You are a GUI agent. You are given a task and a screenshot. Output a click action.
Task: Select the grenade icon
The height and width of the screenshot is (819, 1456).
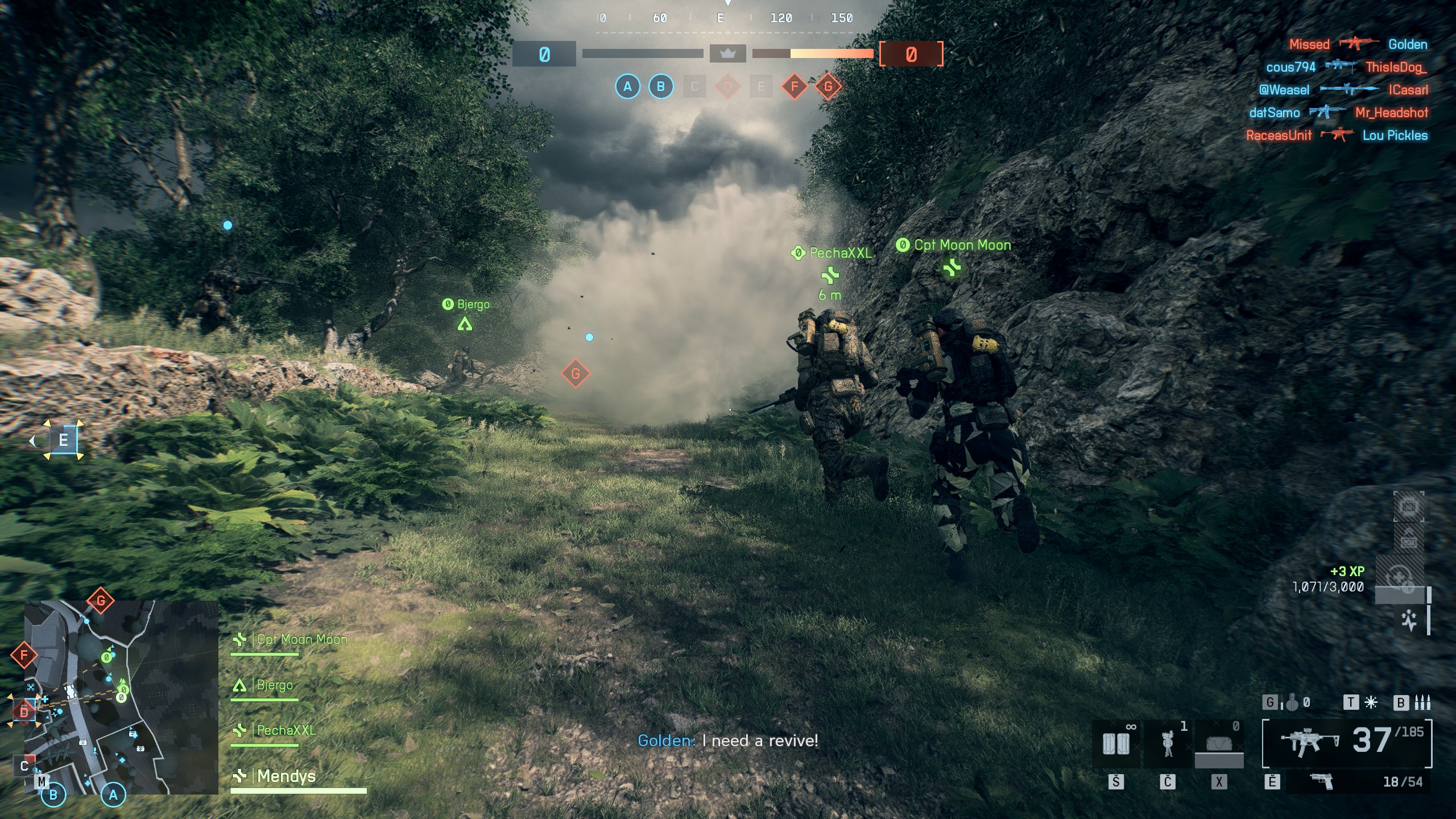tap(1292, 704)
